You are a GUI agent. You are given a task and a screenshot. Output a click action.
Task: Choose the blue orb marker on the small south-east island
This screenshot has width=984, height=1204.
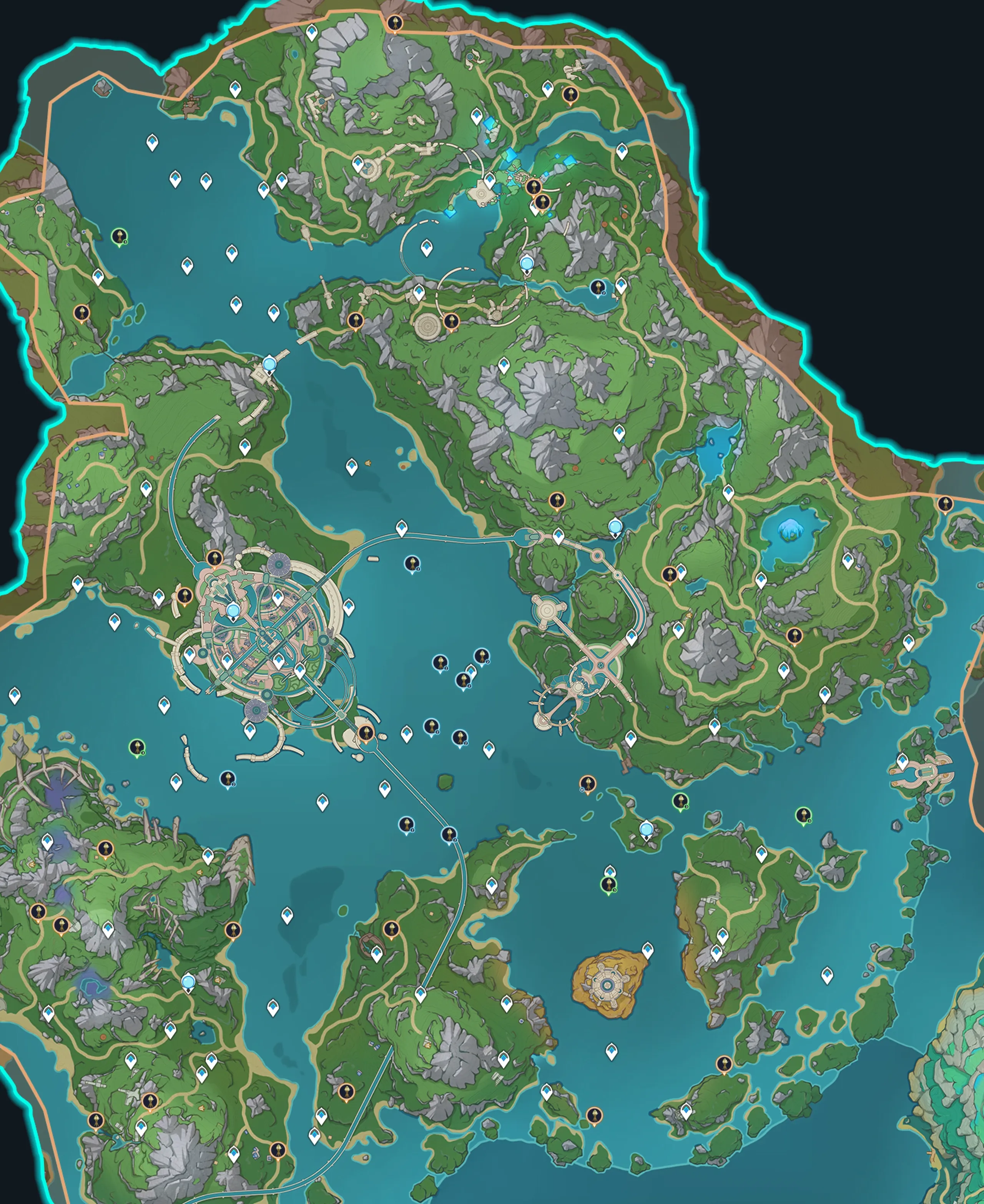[646, 830]
